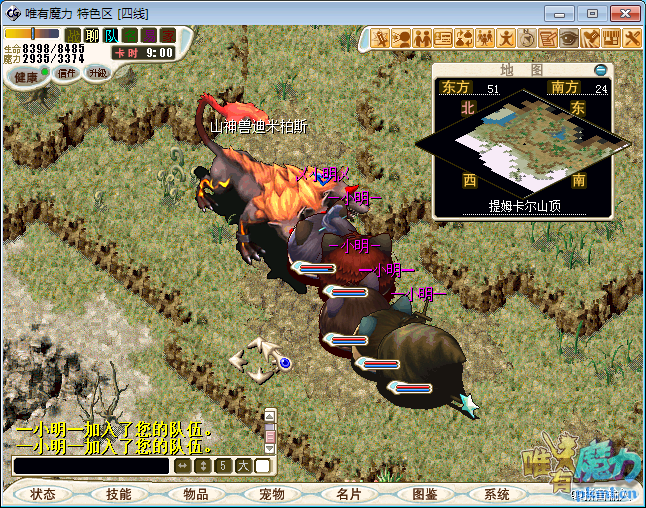This screenshot has height=508, width=646.
Task: Open the 名片 (Name Card) menu
Action: (x=347, y=494)
